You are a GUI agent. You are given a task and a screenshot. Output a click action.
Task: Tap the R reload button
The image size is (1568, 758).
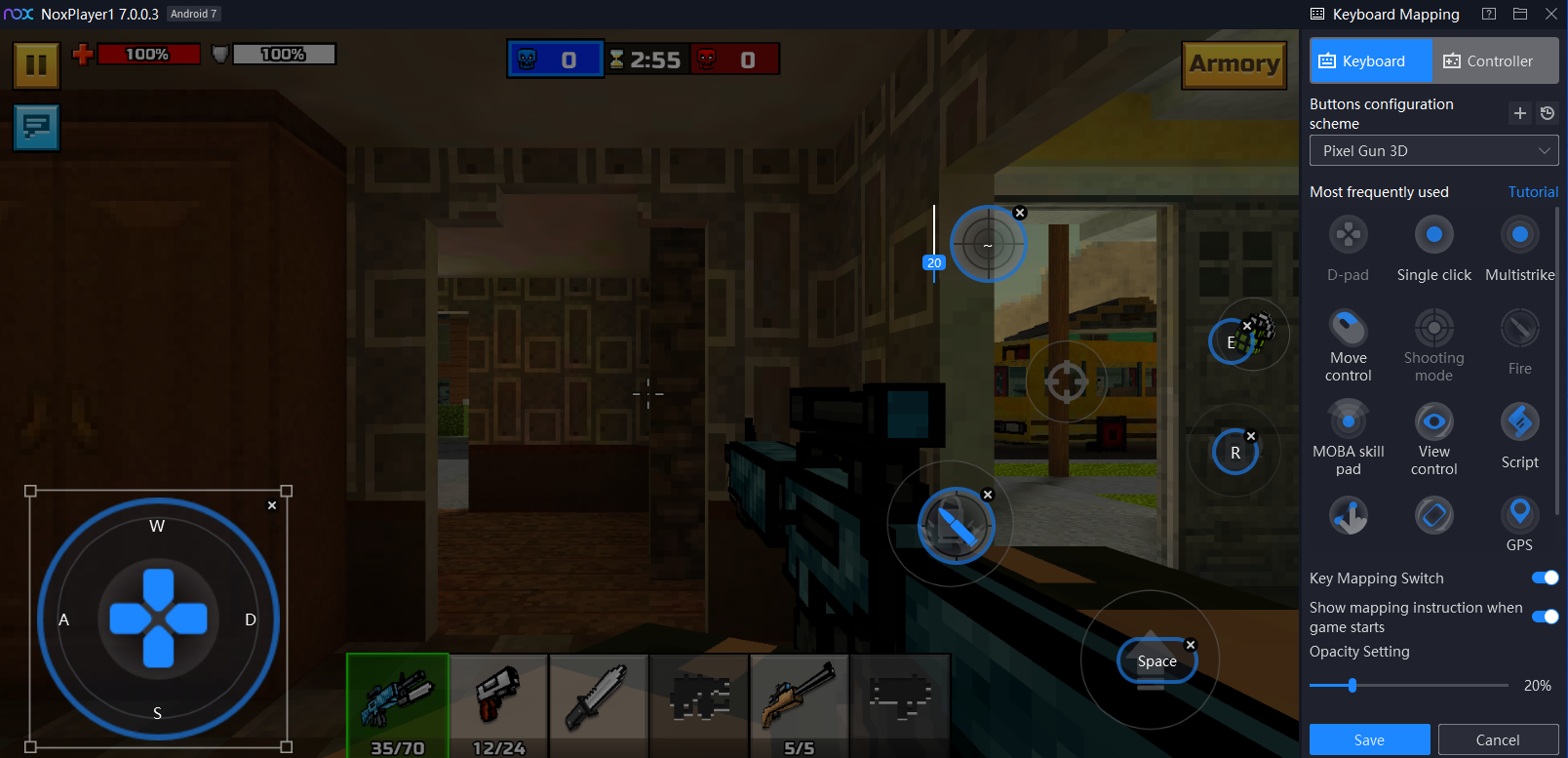point(1235,453)
